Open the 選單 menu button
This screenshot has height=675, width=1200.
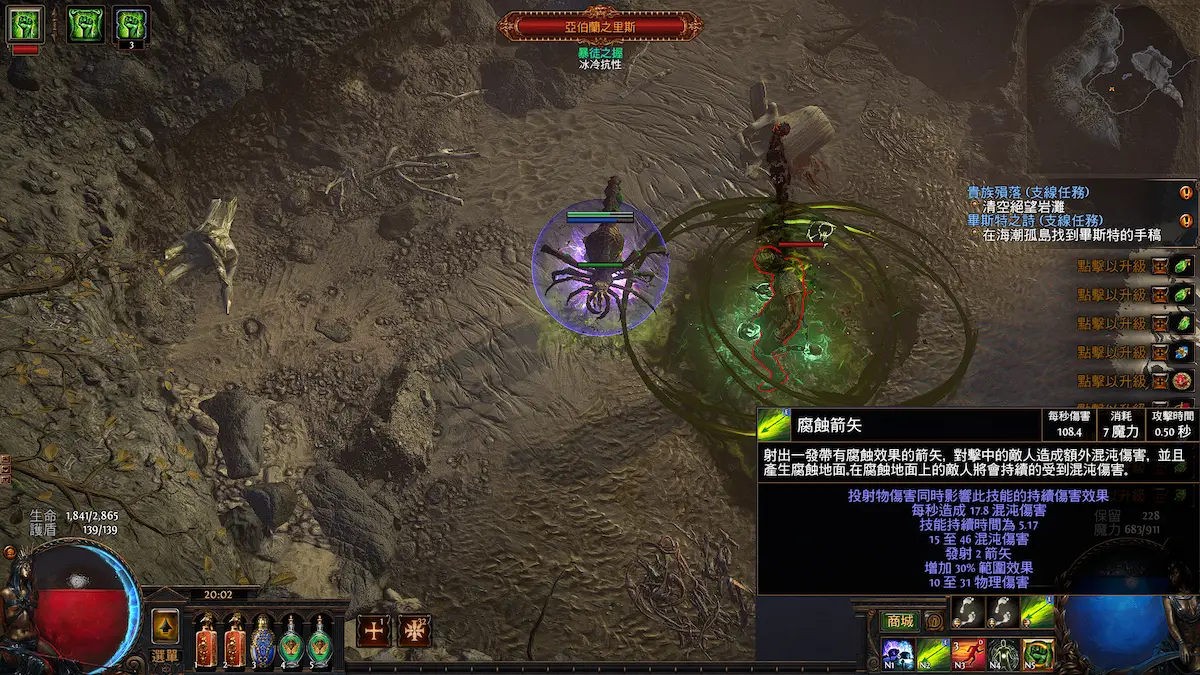click(165, 656)
